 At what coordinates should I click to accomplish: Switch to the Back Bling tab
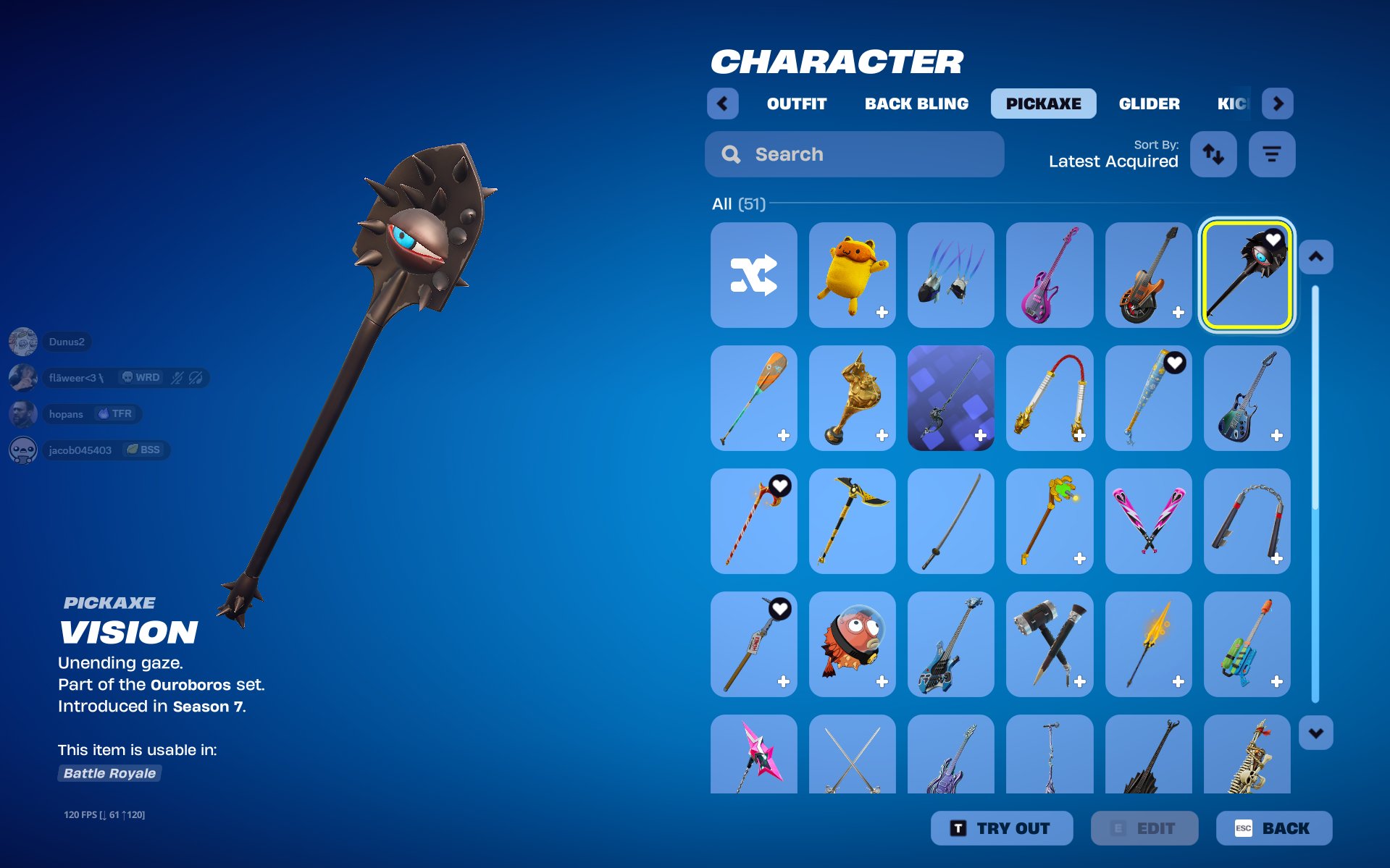[x=916, y=104]
